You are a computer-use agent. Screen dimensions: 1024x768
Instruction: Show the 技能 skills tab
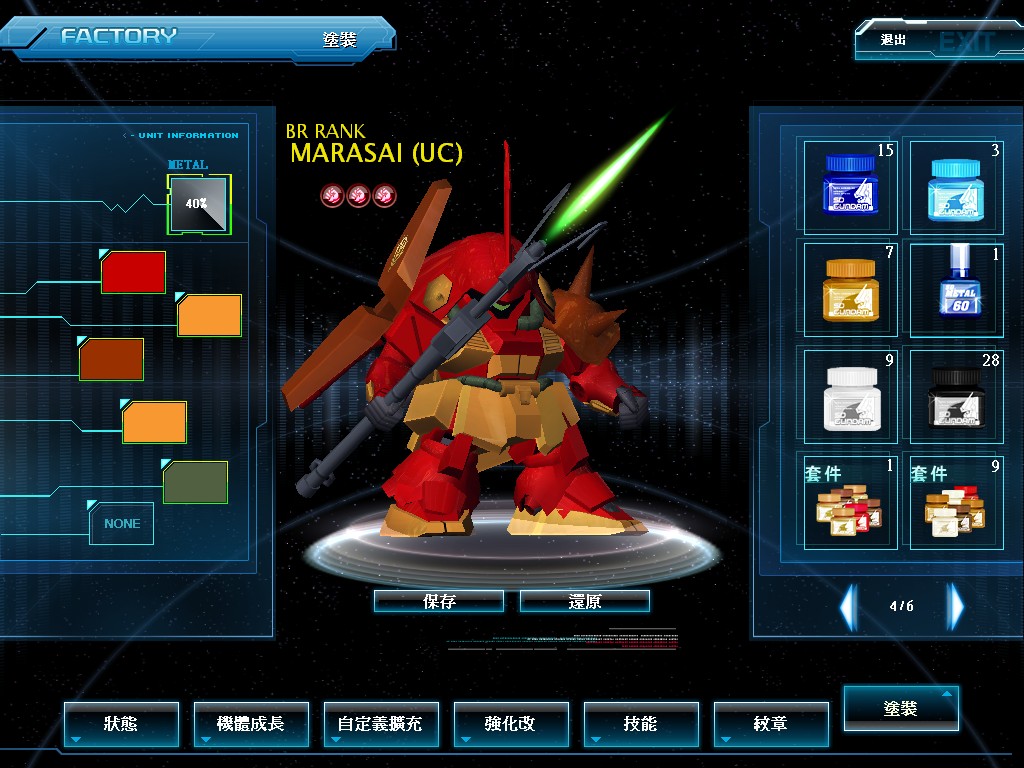641,723
